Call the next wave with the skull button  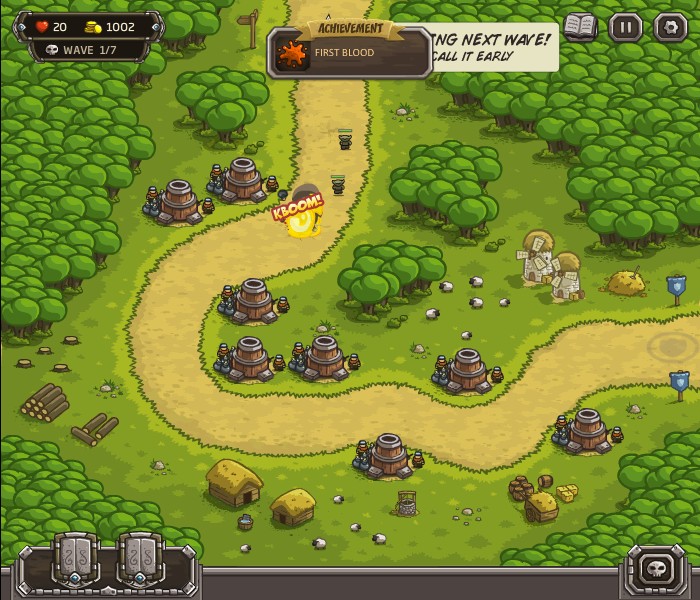(x=659, y=569)
